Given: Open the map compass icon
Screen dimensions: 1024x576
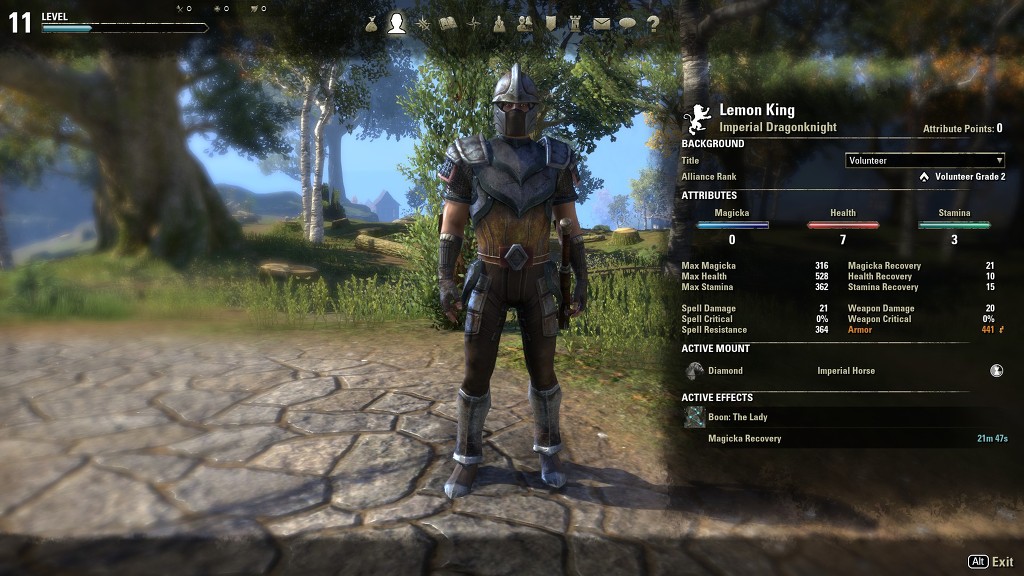Looking at the screenshot, I should tap(473, 23).
